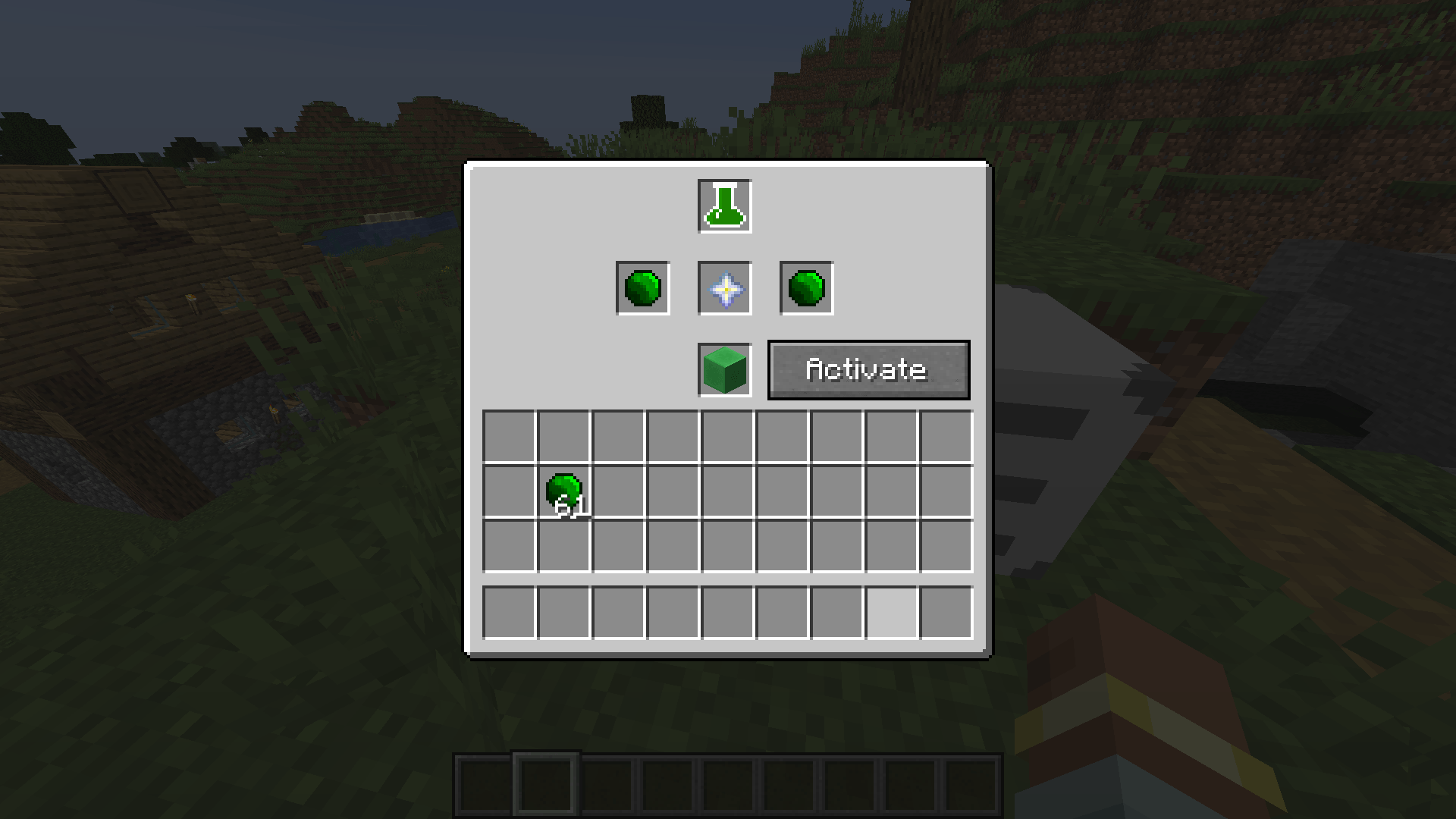This screenshot has width=1456, height=819.
Task: Select the stack of 61 emeralds in inventory
Action: pyautogui.click(x=566, y=493)
